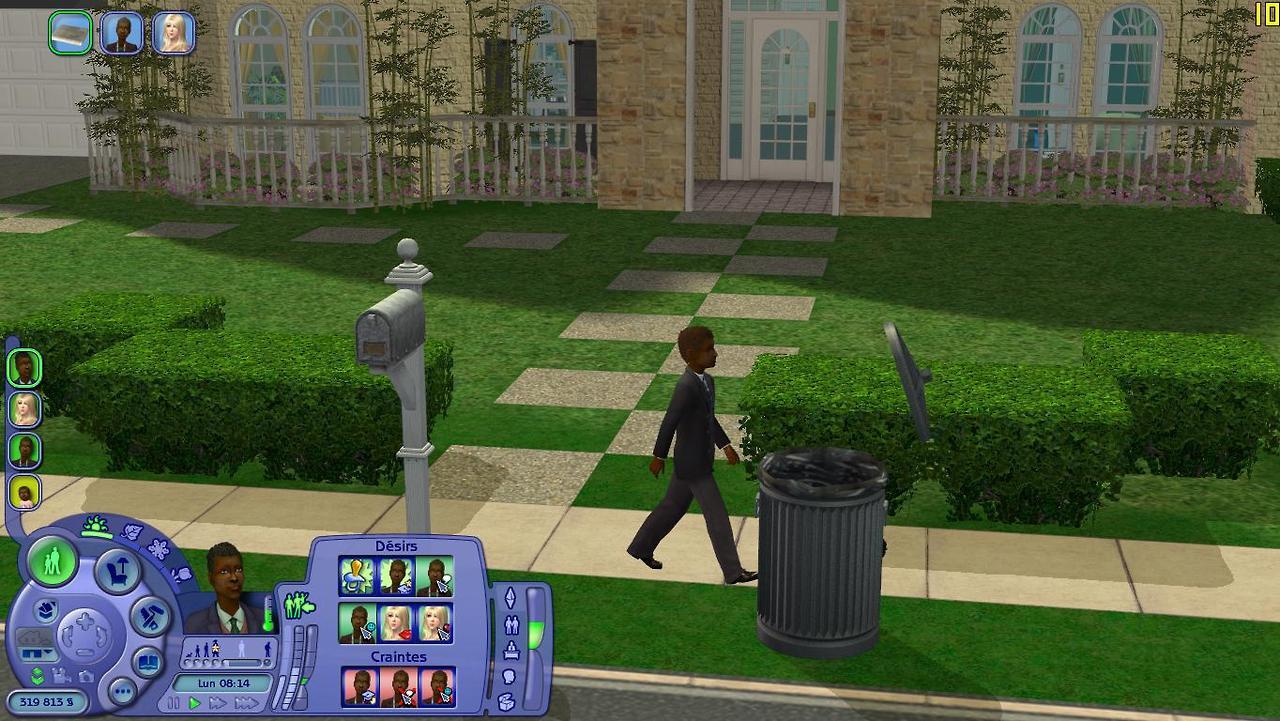This screenshot has width=1280, height=721.
Task: Open Build mode with the saw-and-roller button
Action: (x=151, y=616)
